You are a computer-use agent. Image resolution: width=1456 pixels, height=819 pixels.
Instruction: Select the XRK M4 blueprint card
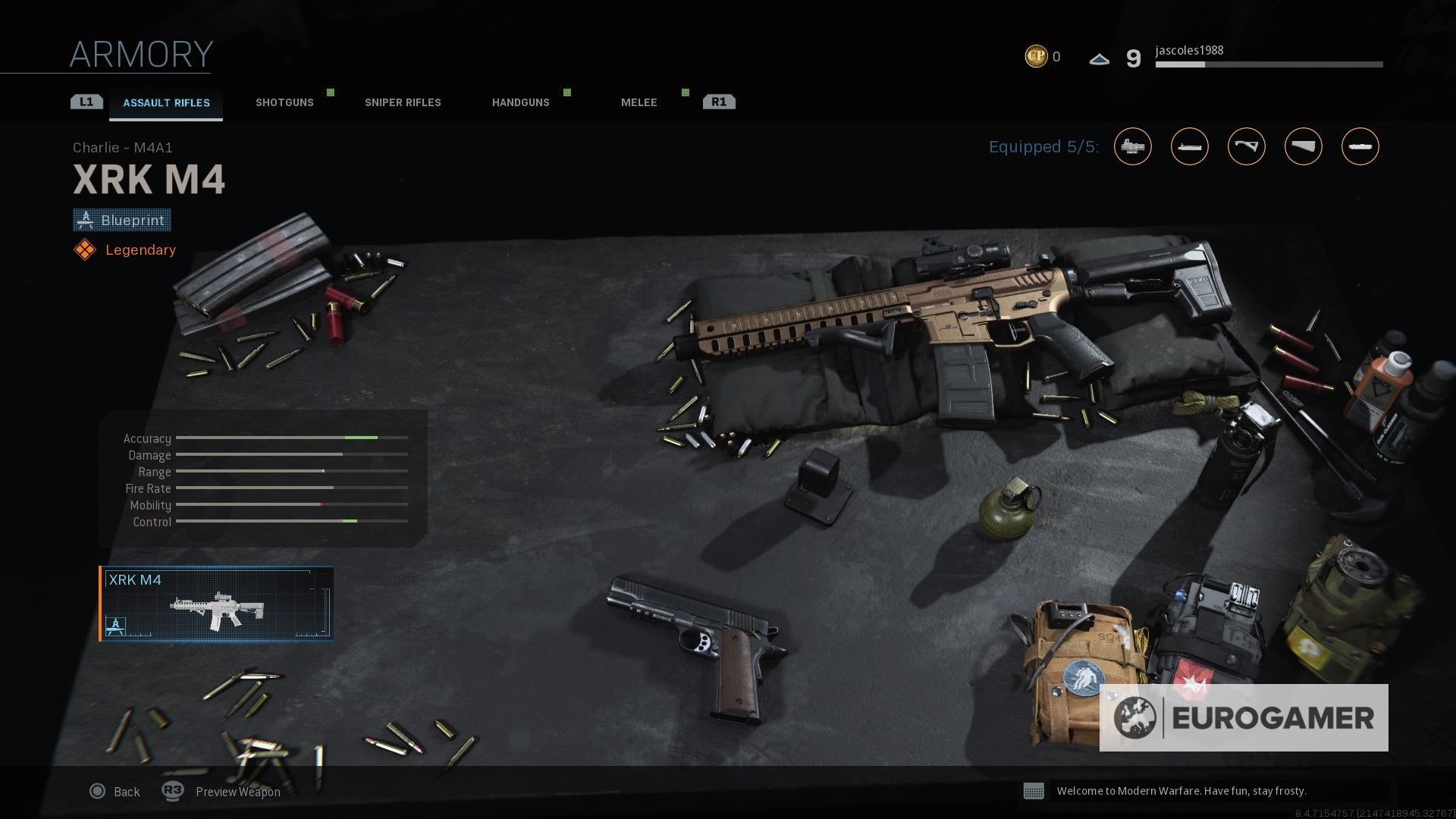216,604
